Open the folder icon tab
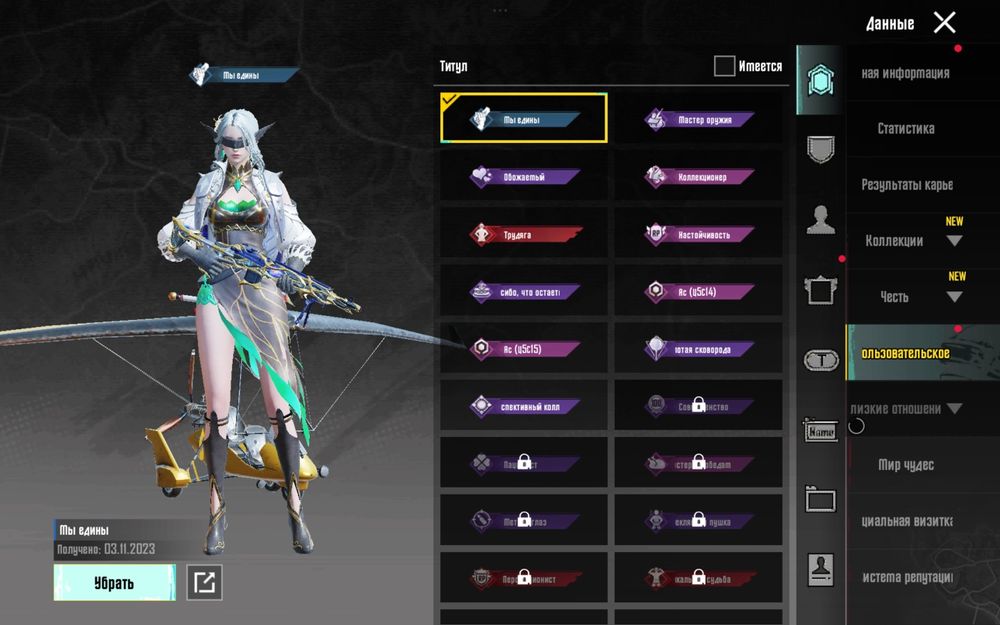 point(821,499)
